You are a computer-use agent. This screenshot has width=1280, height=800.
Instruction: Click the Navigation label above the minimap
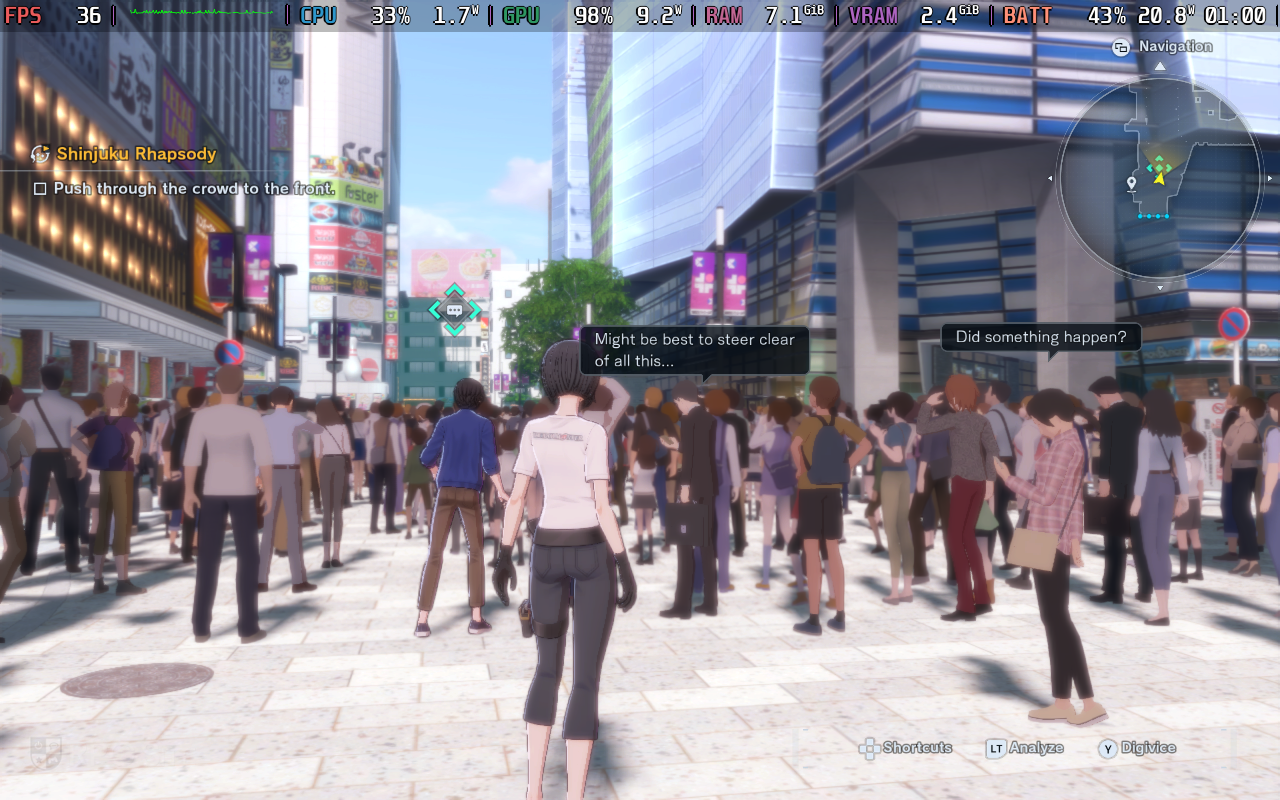(x=1175, y=46)
